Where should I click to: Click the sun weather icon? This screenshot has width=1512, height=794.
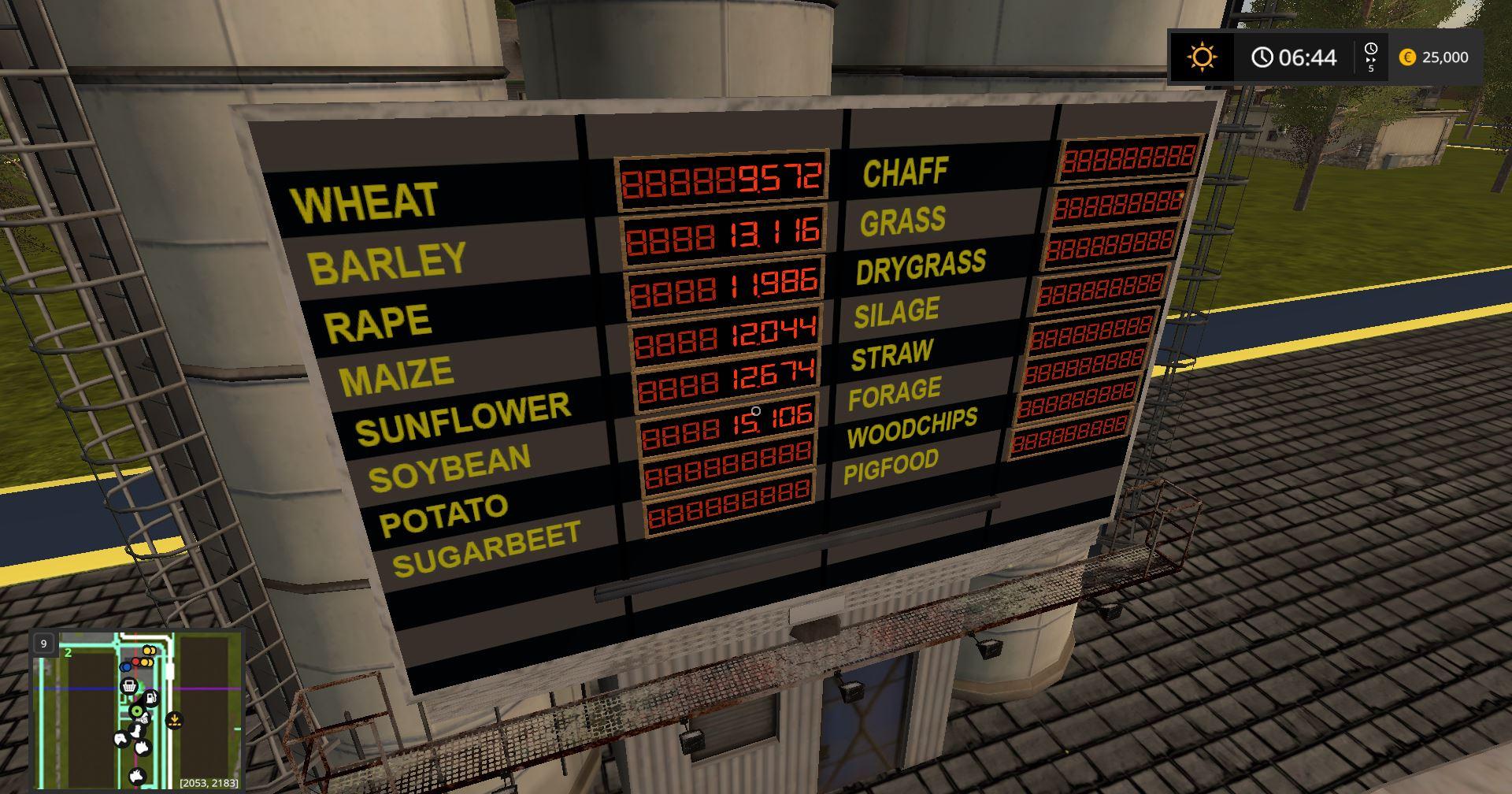(1202, 58)
